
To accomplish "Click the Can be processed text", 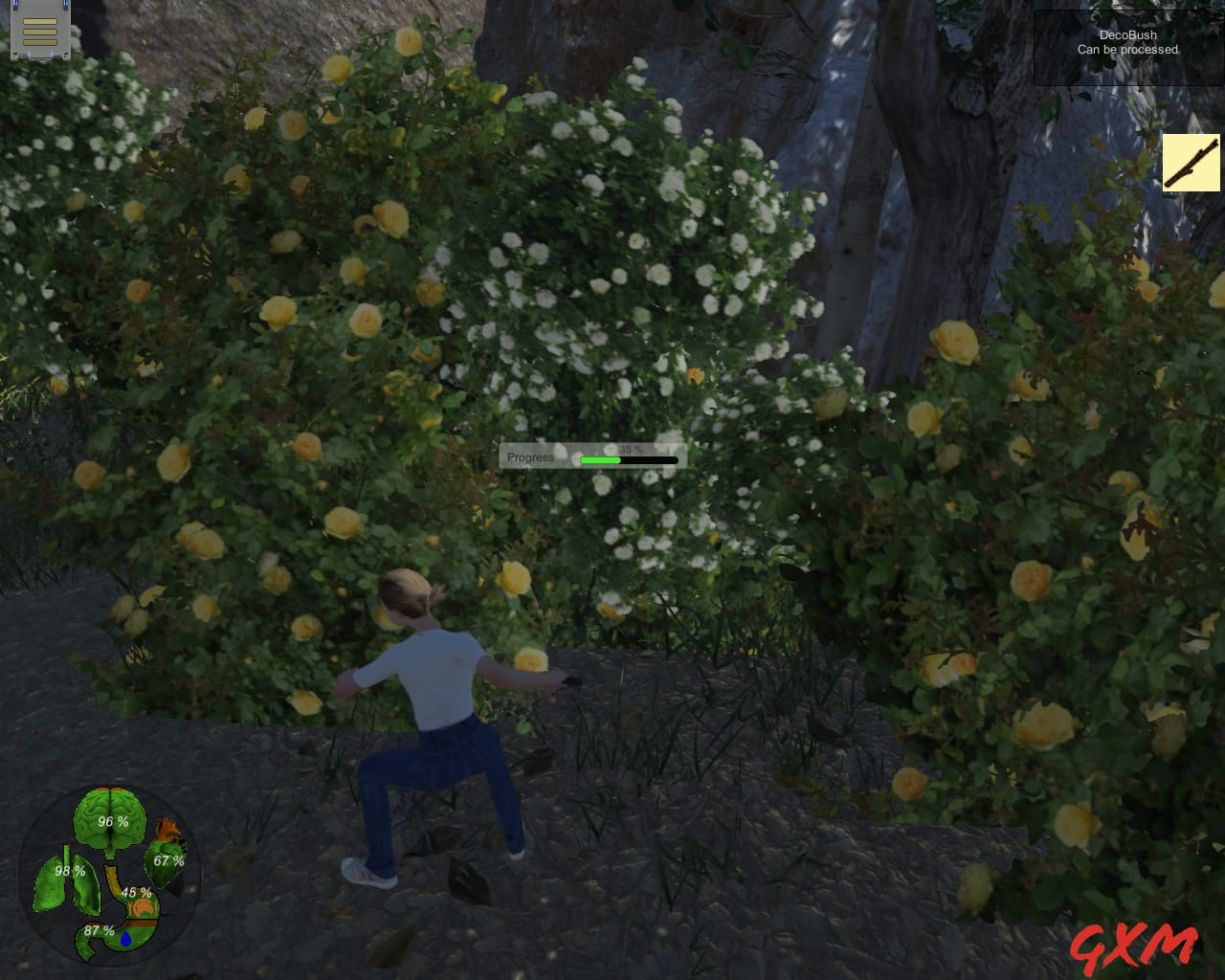I will click(x=1127, y=50).
